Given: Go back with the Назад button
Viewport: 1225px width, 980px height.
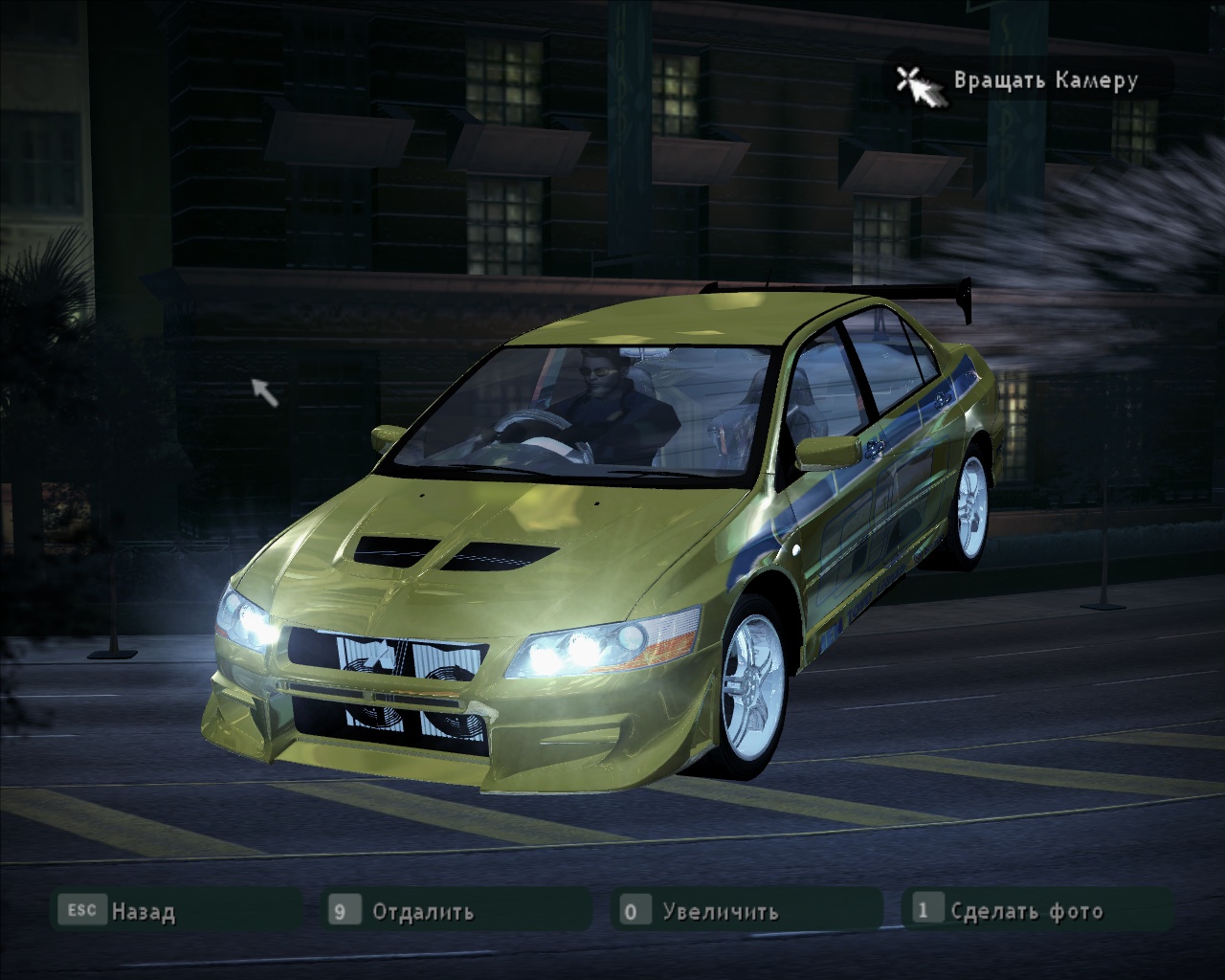Looking at the screenshot, I should (x=142, y=911).
